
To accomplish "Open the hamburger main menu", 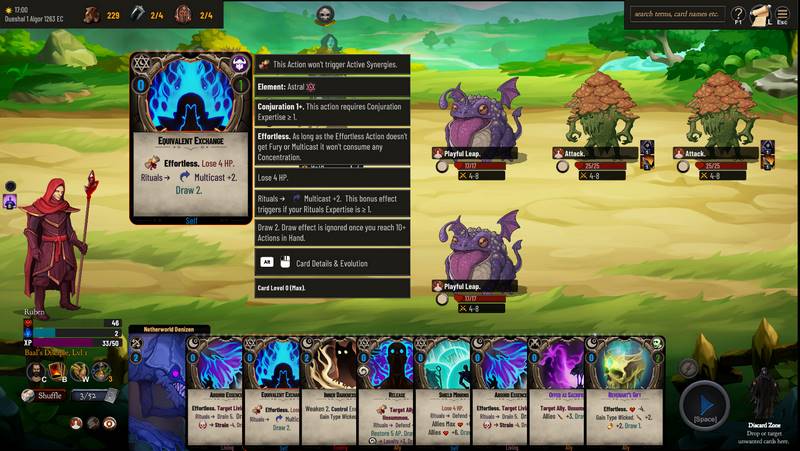I will pyautogui.click(x=783, y=15).
